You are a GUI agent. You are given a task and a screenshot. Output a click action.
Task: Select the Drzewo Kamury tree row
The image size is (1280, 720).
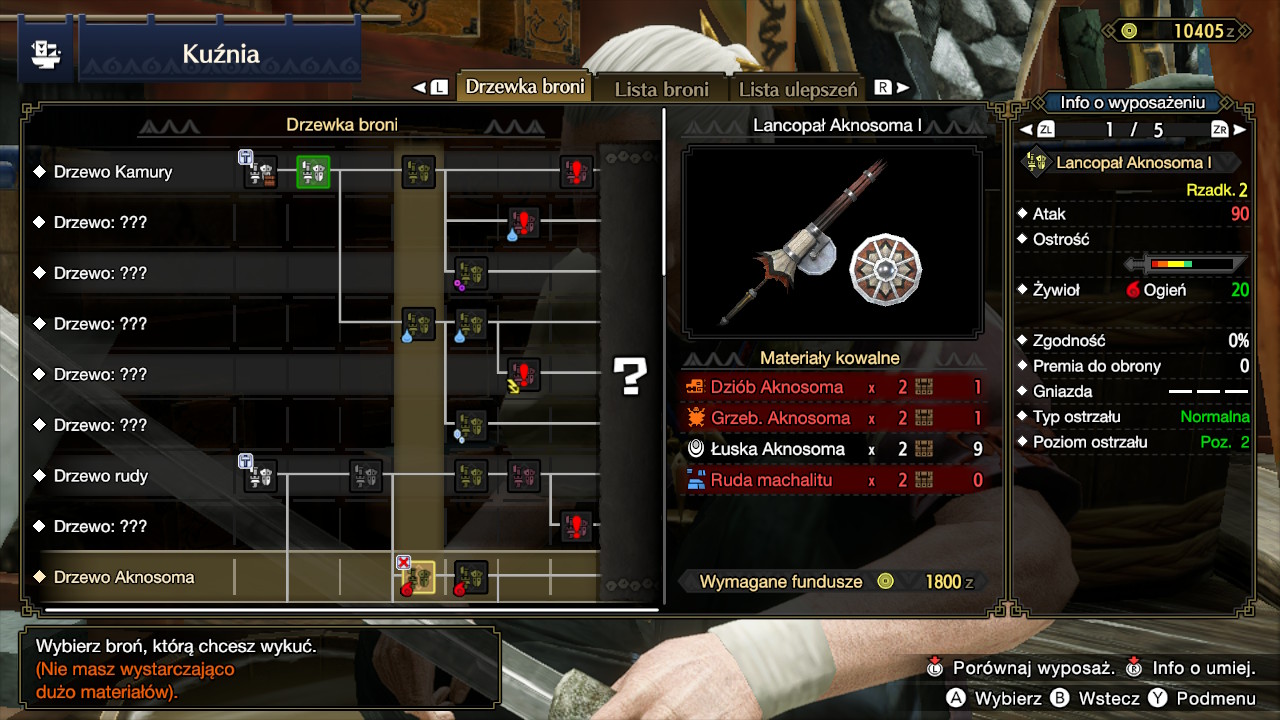pyautogui.click(x=113, y=172)
